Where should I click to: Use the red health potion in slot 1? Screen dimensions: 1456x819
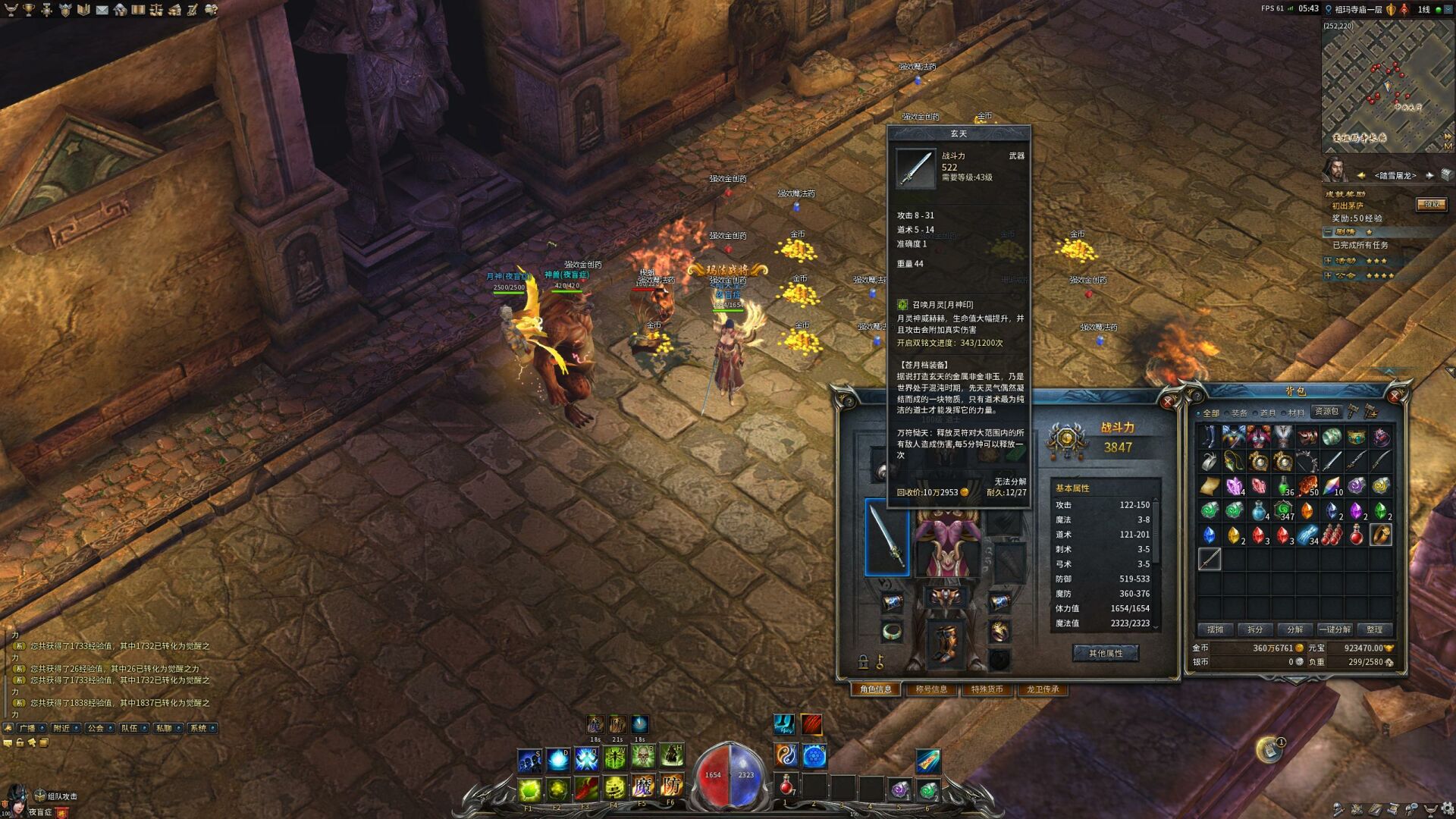(x=786, y=786)
